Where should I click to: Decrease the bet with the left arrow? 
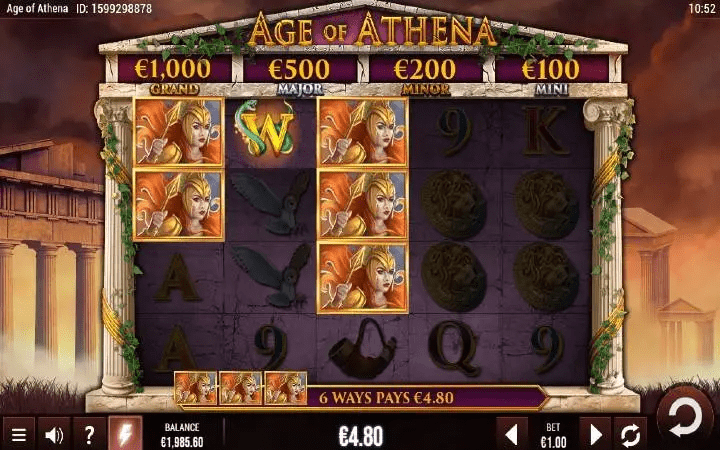point(512,435)
